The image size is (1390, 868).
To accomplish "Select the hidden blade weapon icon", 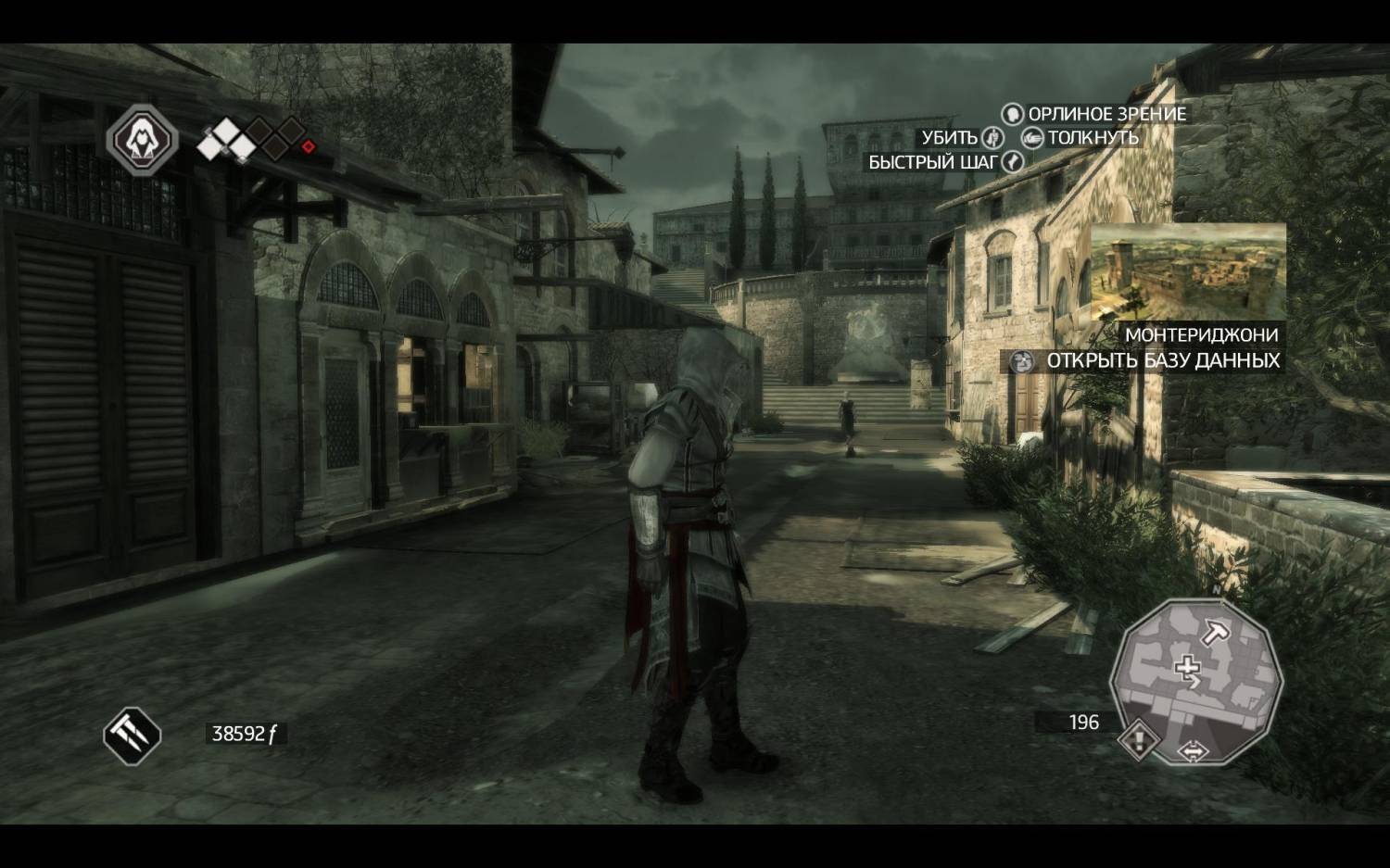I will click(132, 736).
